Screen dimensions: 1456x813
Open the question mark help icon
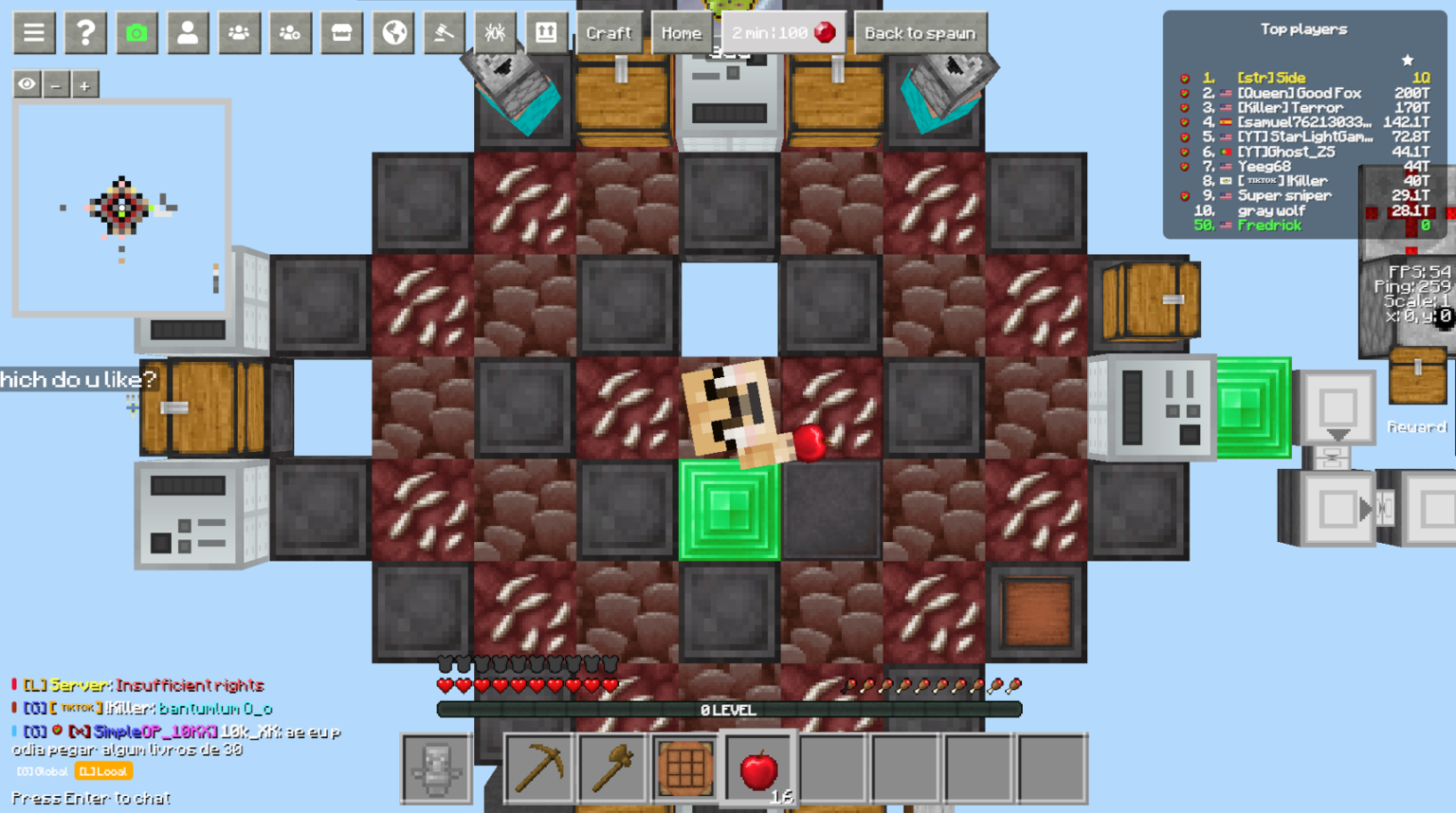85,32
